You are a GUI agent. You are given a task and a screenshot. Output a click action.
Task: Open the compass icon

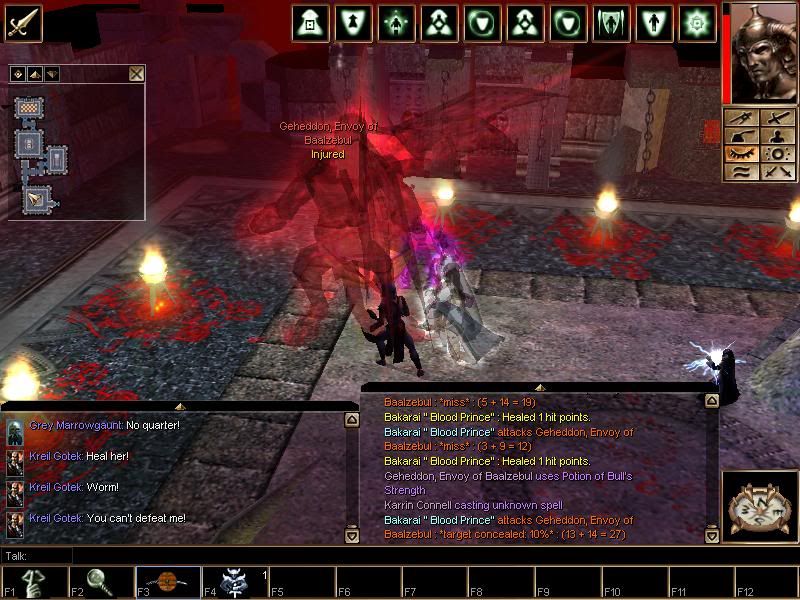coord(758,505)
